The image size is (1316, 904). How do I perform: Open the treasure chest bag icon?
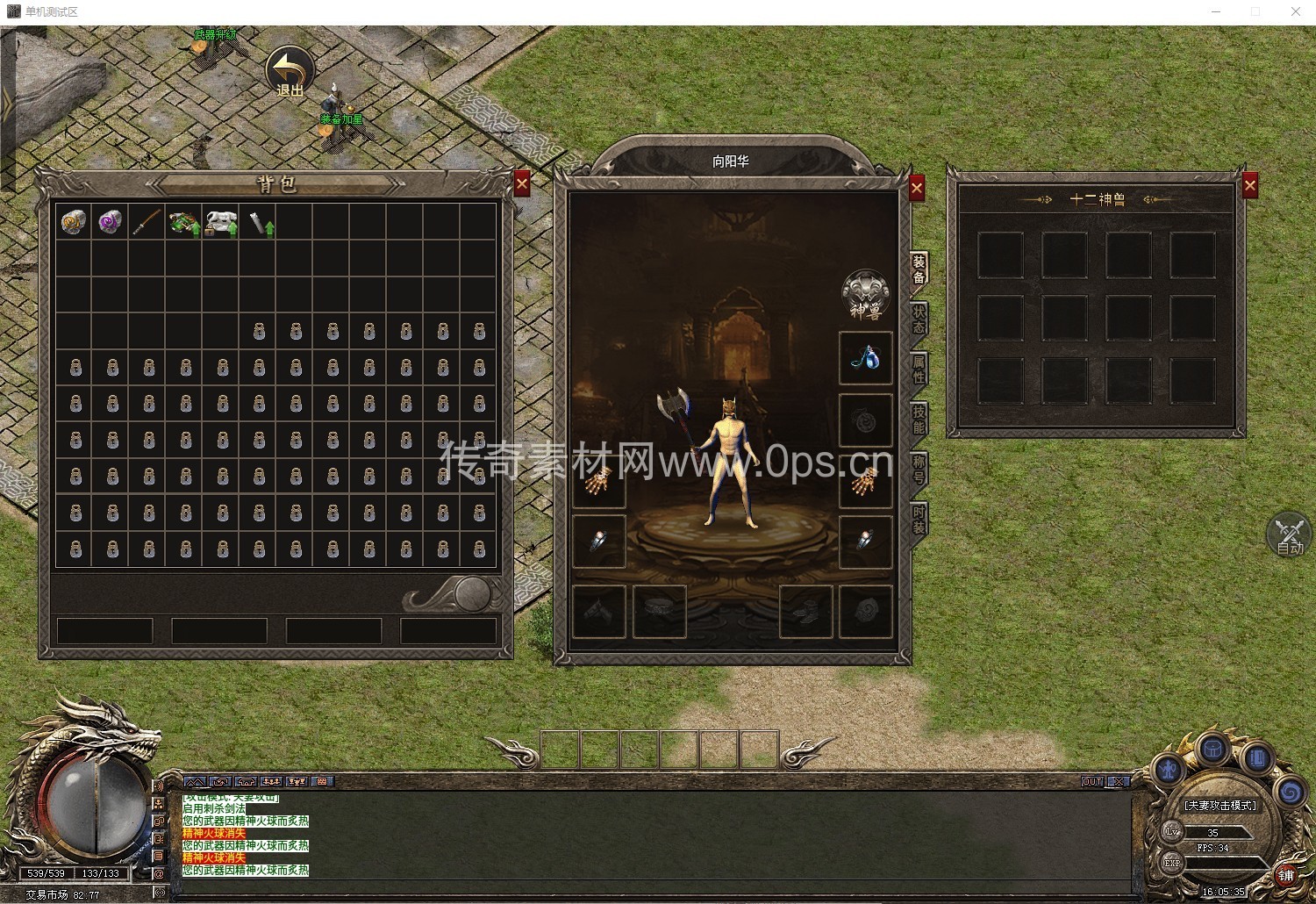1212,749
